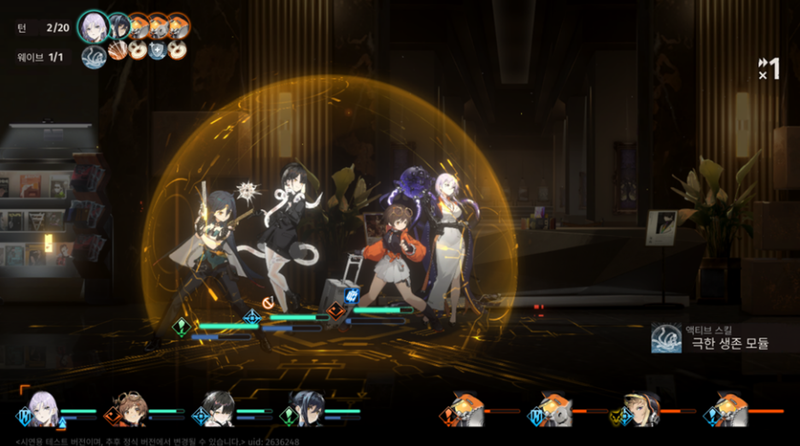Click the dark-haired unit in turn order
This screenshot has width=800, height=446.
point(117,23)
